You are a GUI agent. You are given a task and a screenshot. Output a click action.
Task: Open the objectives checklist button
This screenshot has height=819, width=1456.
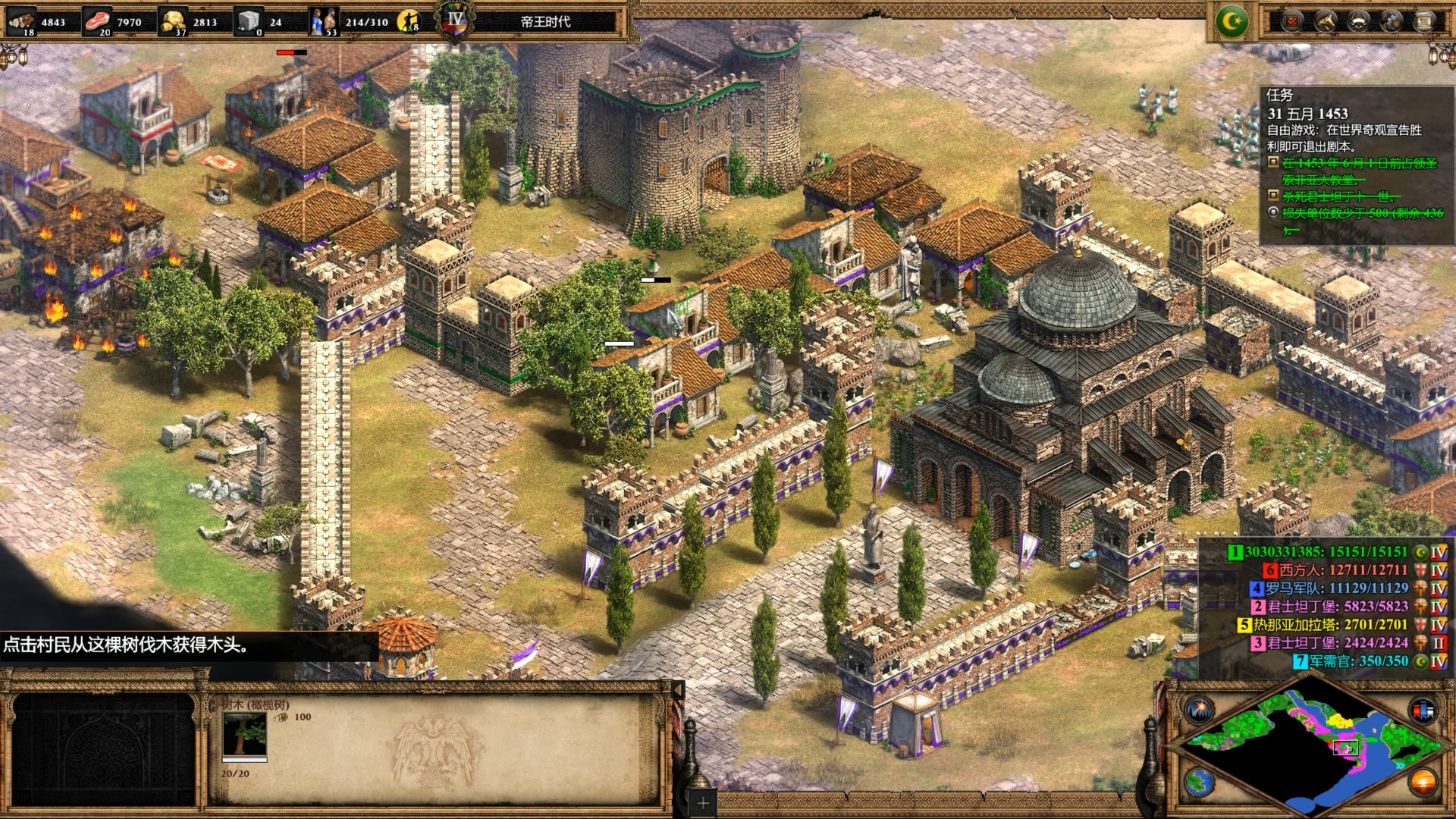(x=1291, y=21)
